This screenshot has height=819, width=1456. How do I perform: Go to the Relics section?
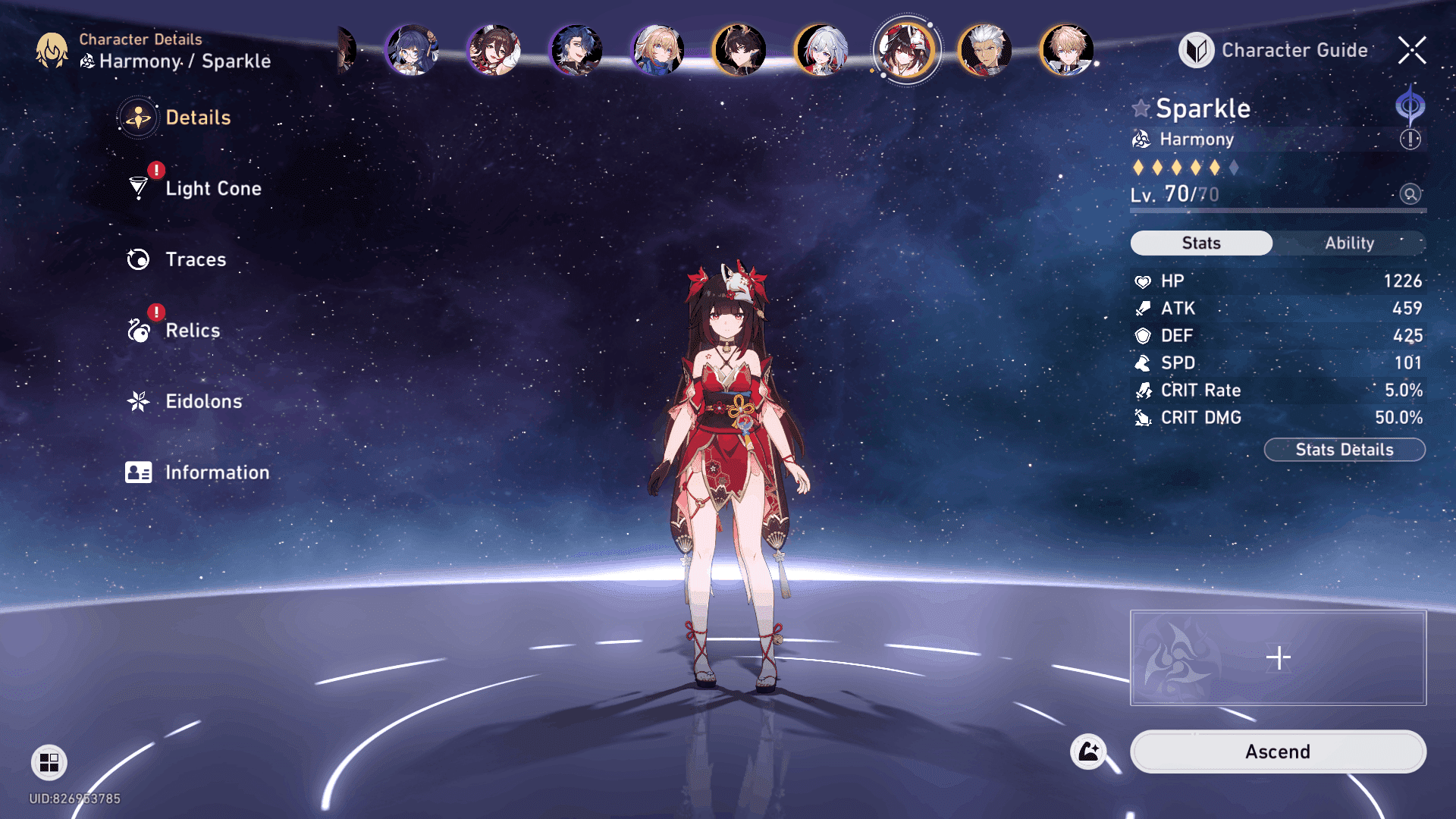[192, 331]
